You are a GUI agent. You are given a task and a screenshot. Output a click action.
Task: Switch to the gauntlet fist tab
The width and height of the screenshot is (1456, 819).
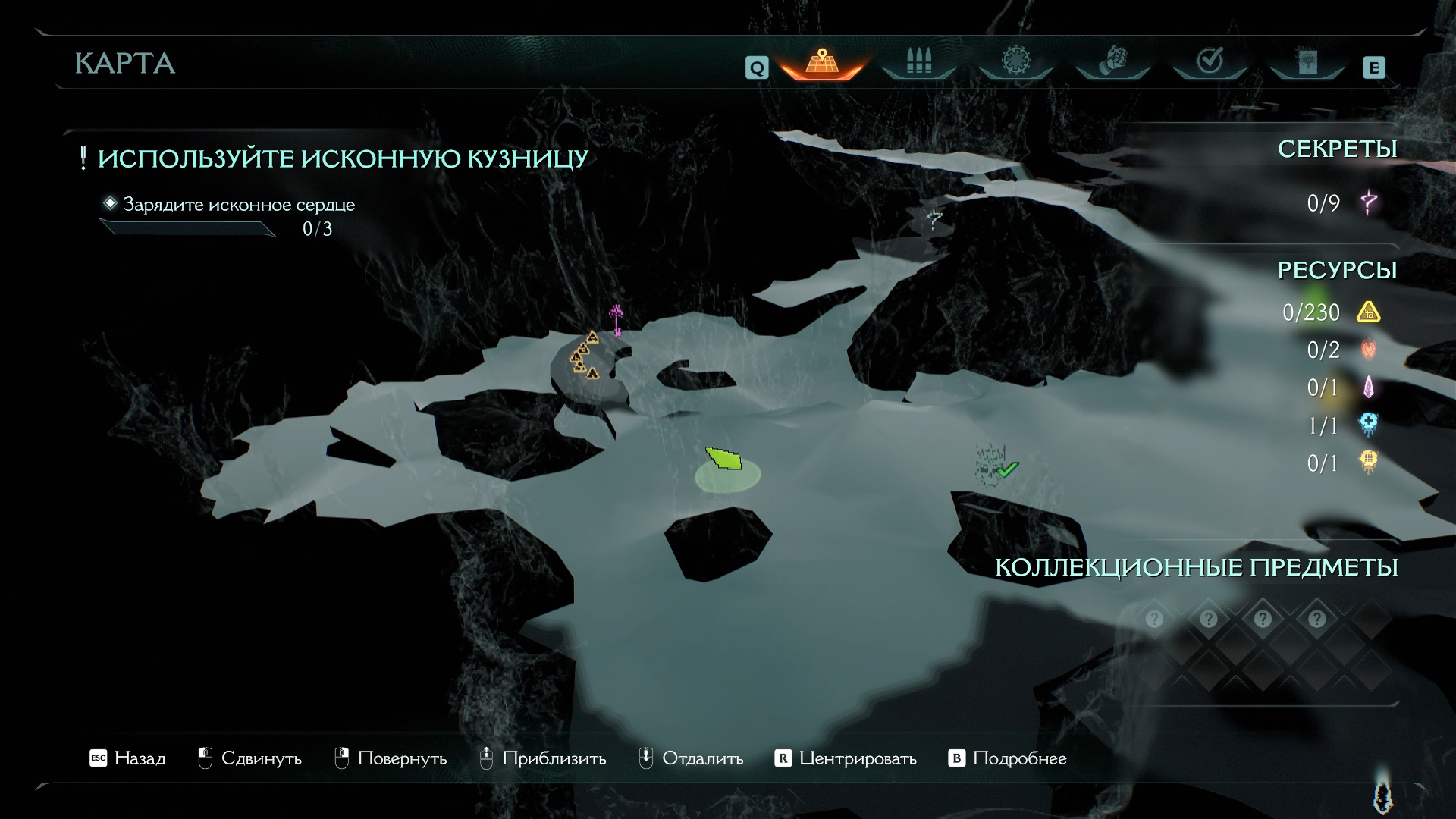tap(1112, 61)
